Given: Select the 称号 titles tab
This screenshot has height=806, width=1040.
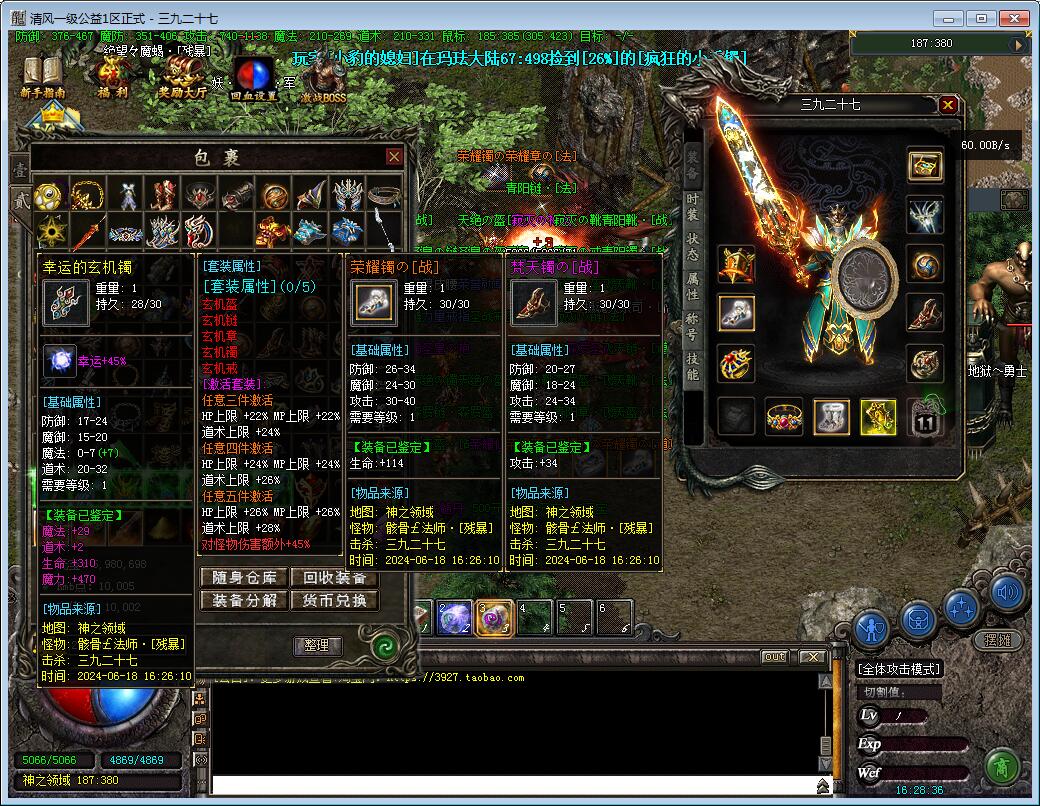Looking at the screenshot, I should click(692, 327).
